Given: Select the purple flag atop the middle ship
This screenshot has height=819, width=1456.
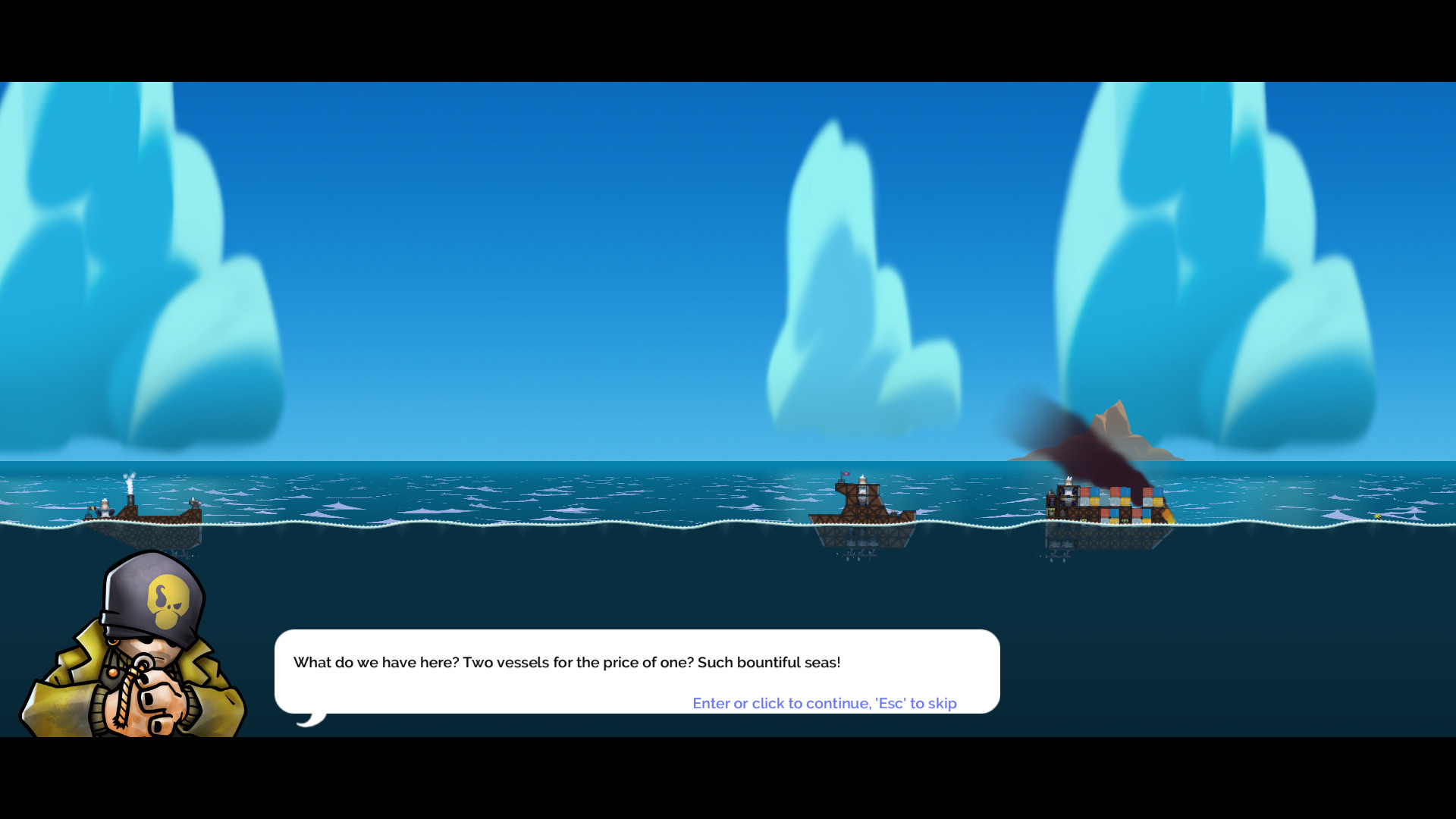Looking at the screenshot, I should [x=846, y=473].
